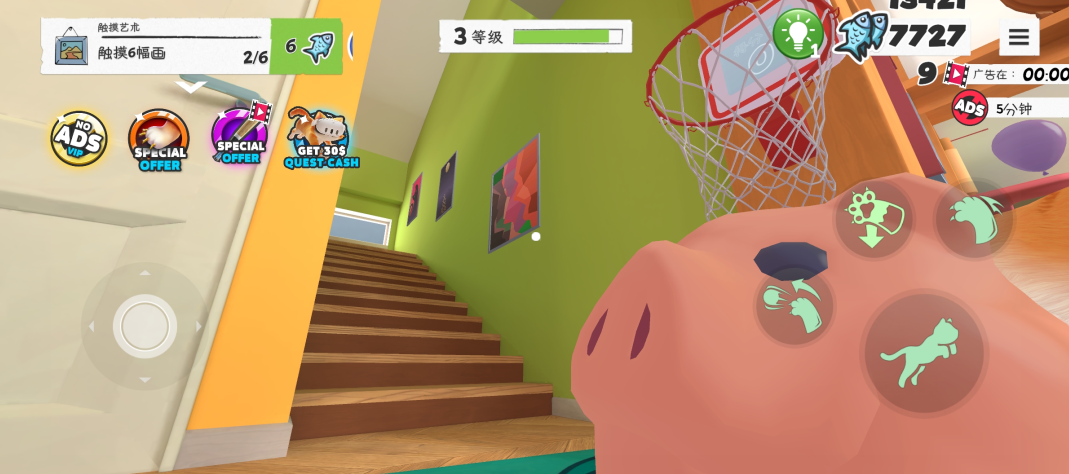Tap the red ADS 5分钟 button
The height and width of the screenshot is (474, 1069).
click(x=970, y=108)
